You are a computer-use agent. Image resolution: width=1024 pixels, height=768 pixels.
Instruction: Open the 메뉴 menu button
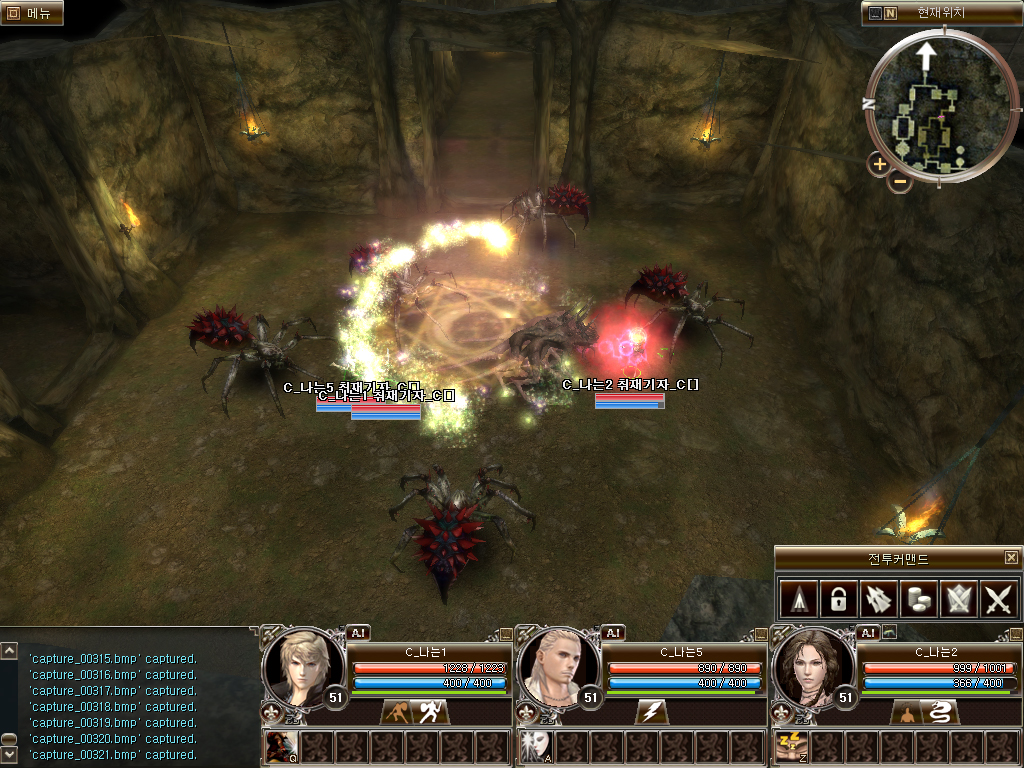[x=32, y=13]
